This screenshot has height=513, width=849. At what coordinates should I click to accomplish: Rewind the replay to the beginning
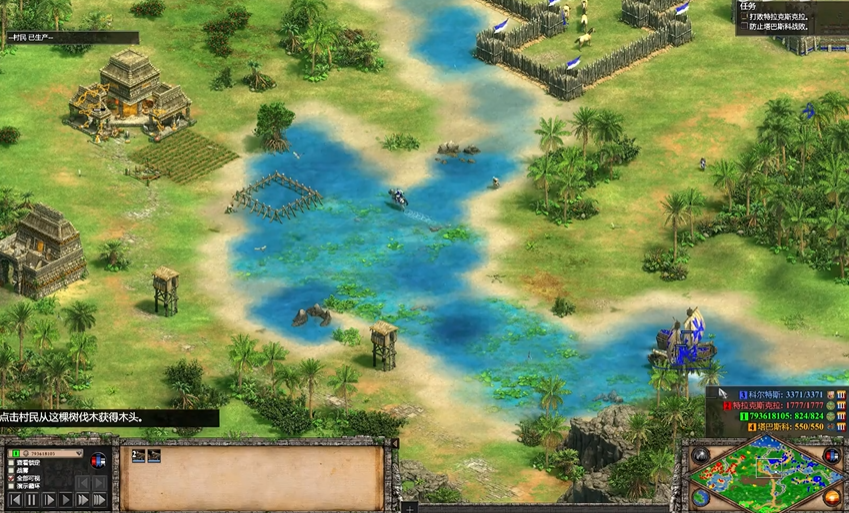[13, 500]
